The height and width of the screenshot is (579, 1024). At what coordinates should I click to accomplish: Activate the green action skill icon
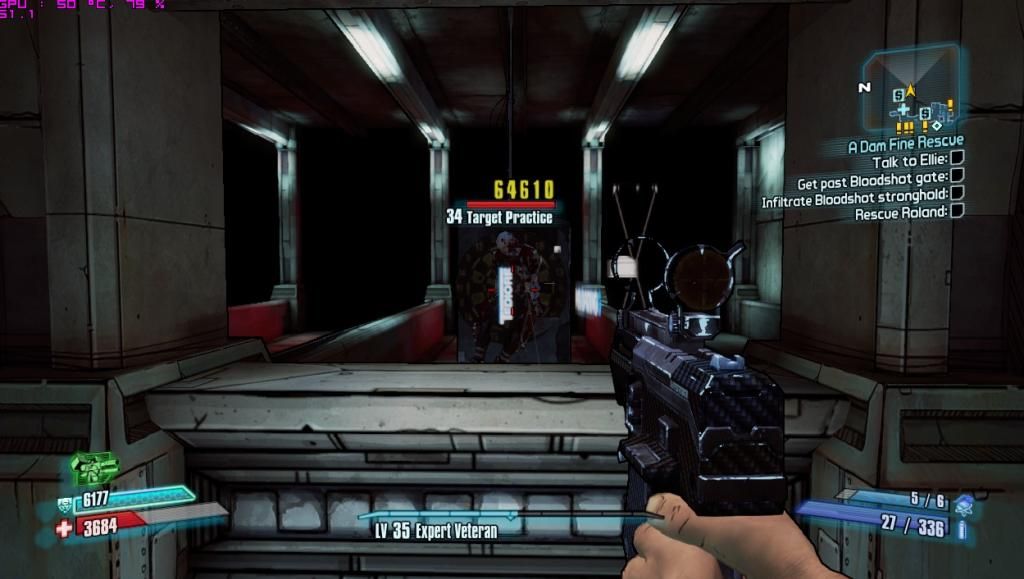click(x=93, y=467)
